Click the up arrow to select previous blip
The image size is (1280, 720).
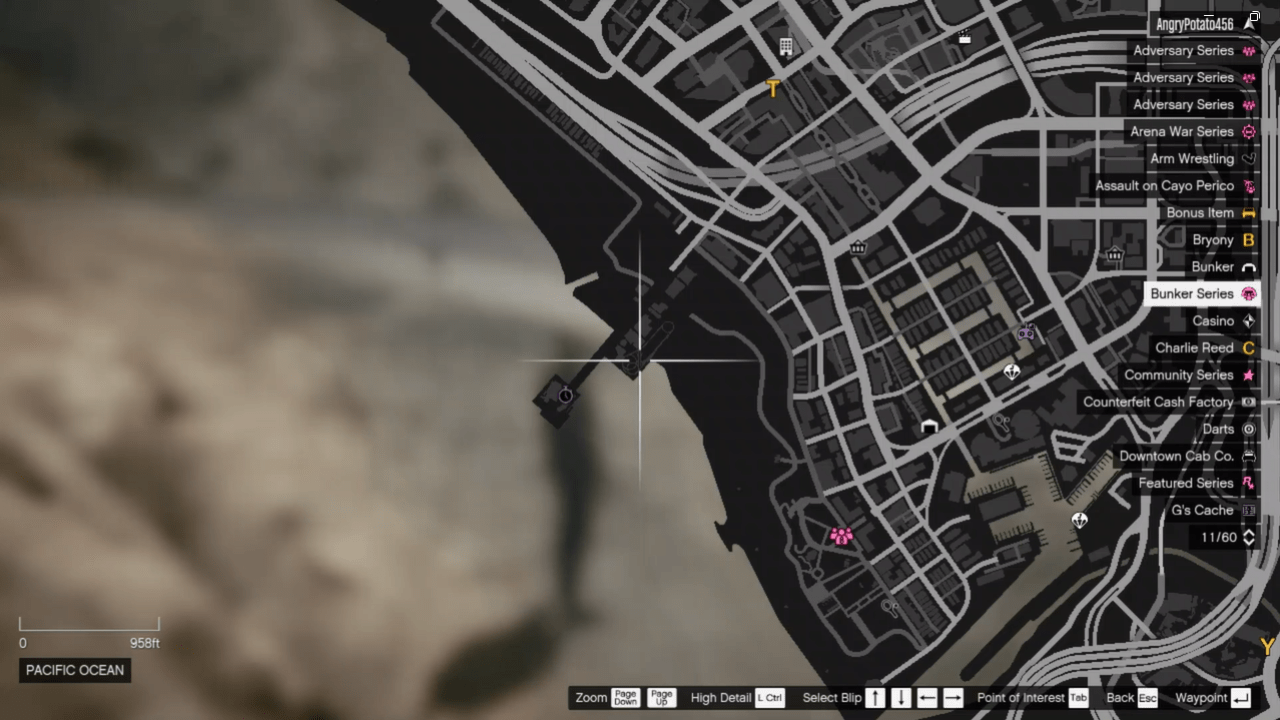click(875, 697)
